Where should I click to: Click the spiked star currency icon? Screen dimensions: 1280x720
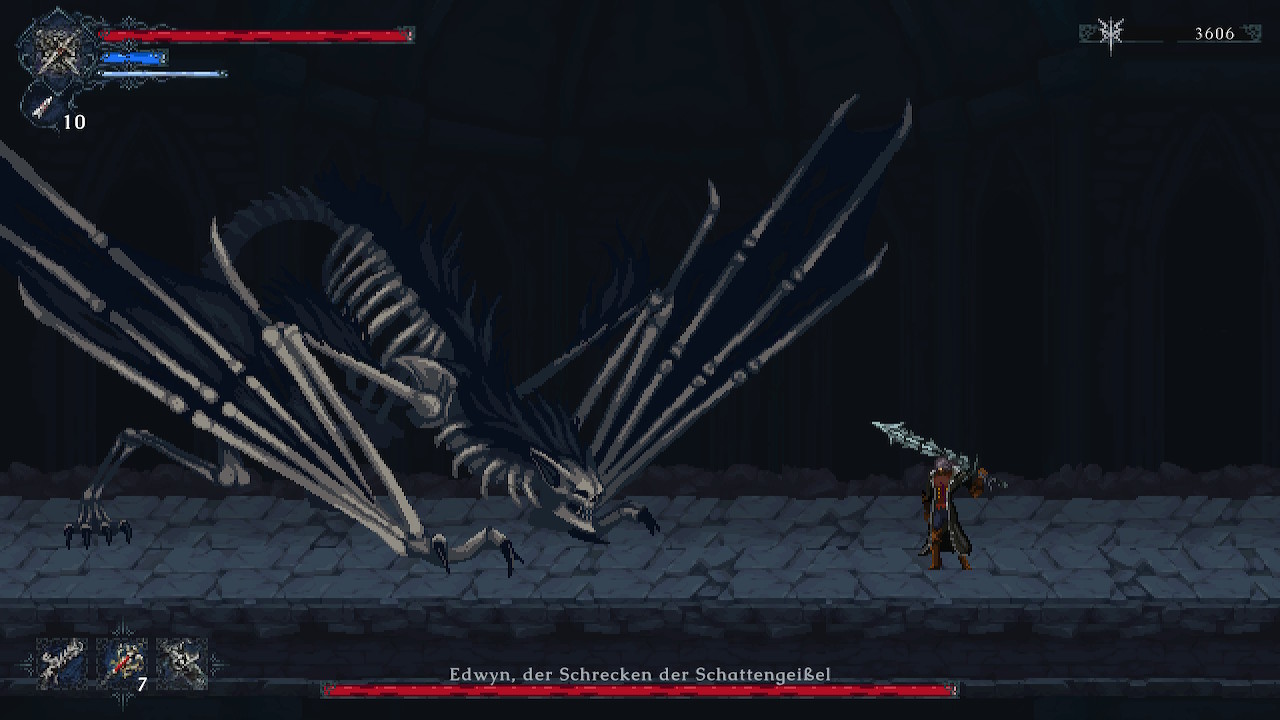[1111, 33]
